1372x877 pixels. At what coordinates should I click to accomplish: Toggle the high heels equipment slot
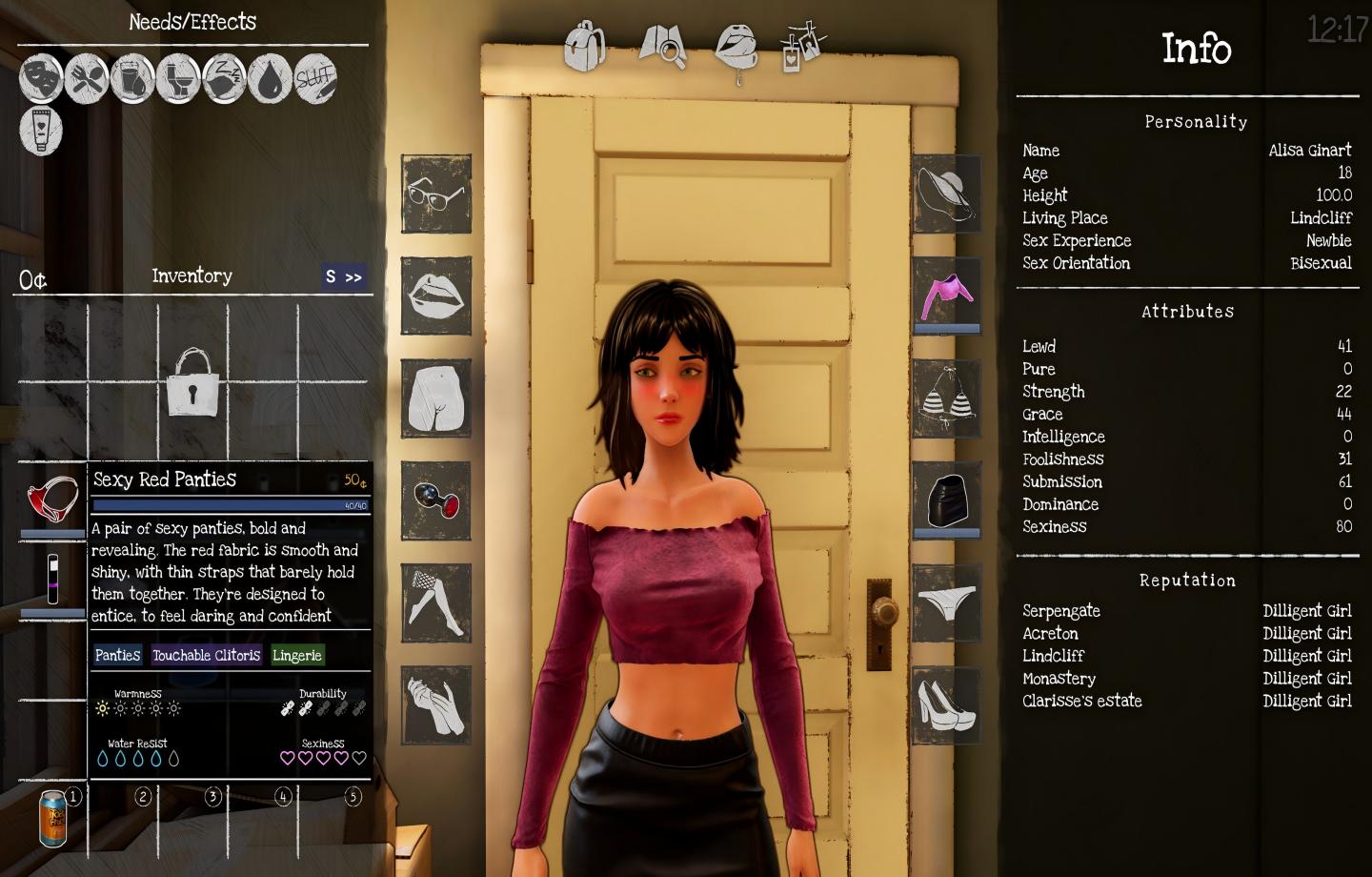946,705
